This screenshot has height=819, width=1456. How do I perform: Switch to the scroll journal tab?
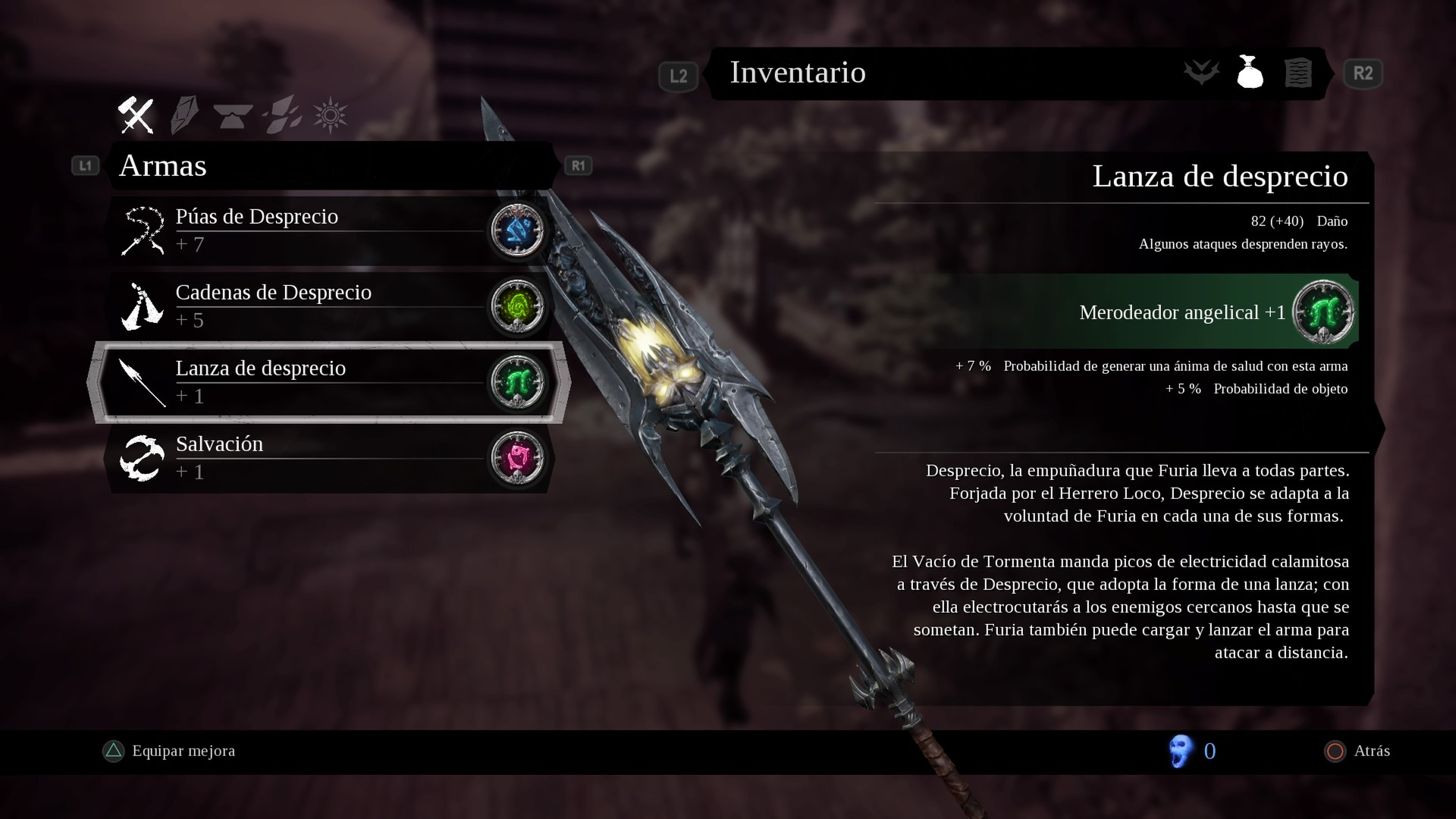point(1298,74)
